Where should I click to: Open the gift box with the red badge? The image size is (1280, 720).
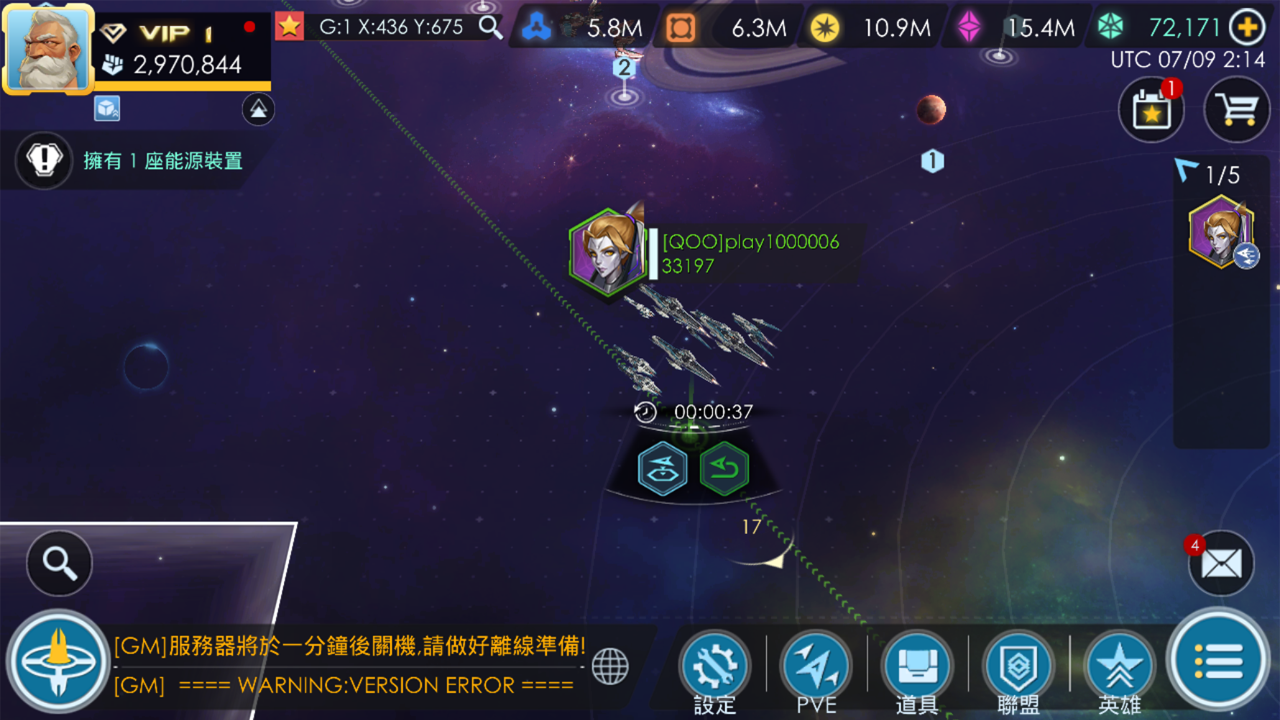pos(1151,109)
